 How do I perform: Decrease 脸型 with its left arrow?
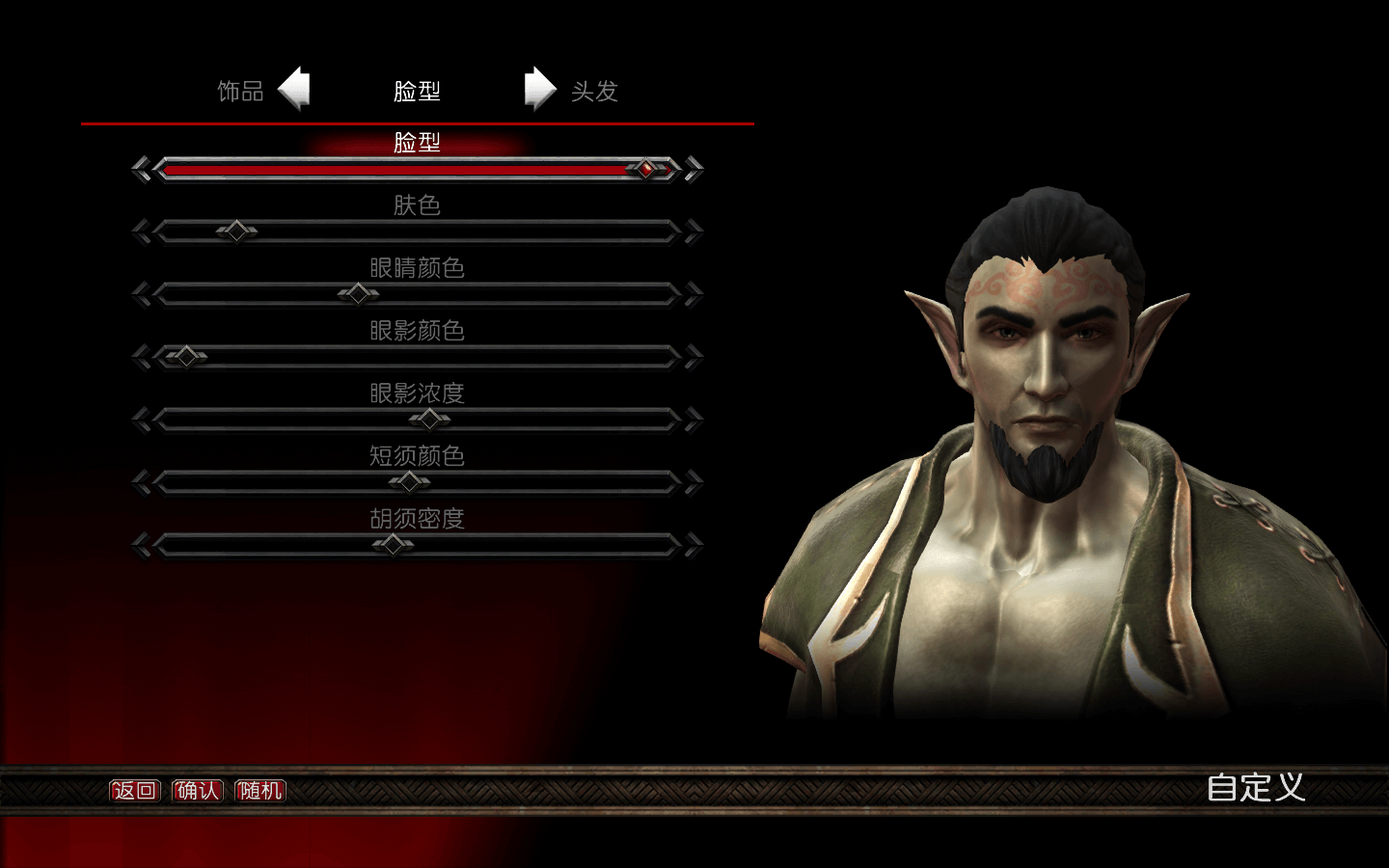(x=141, y=170)
